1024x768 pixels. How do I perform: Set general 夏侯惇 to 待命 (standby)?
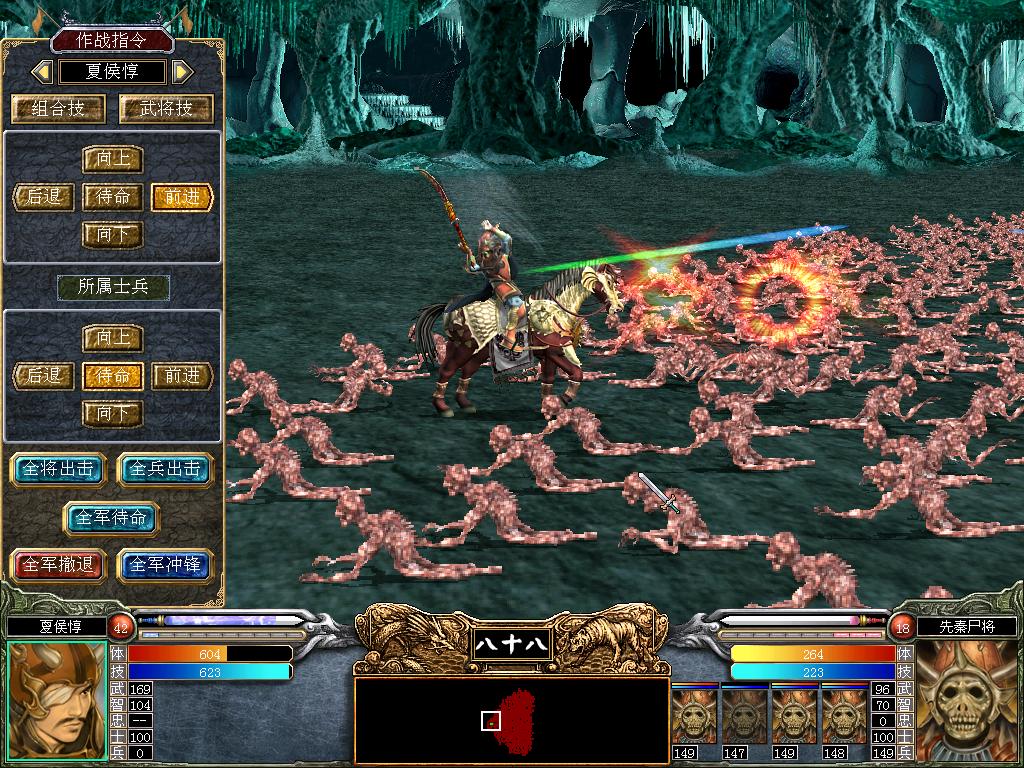tap(113, 196)
